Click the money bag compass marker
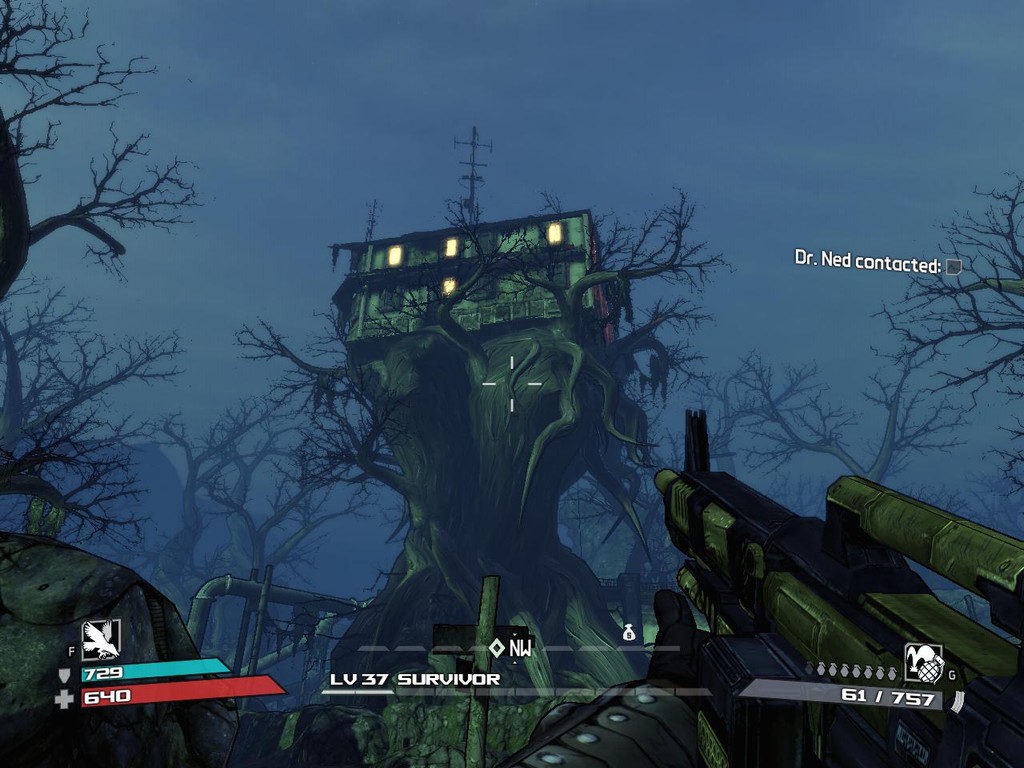 pyautogui.click(x=629, y=632)
